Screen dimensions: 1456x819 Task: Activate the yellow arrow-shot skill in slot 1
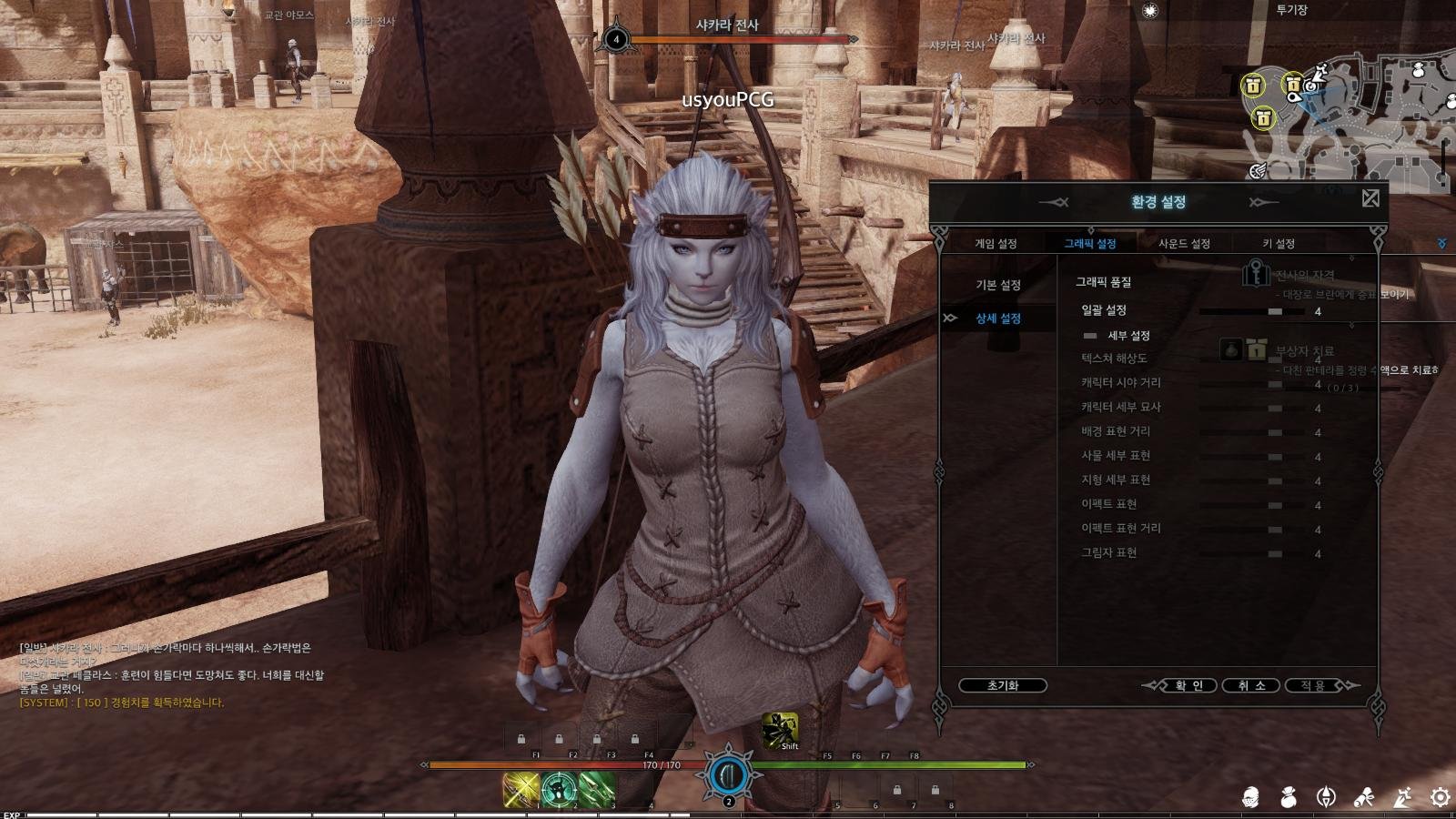pos(521,789)
